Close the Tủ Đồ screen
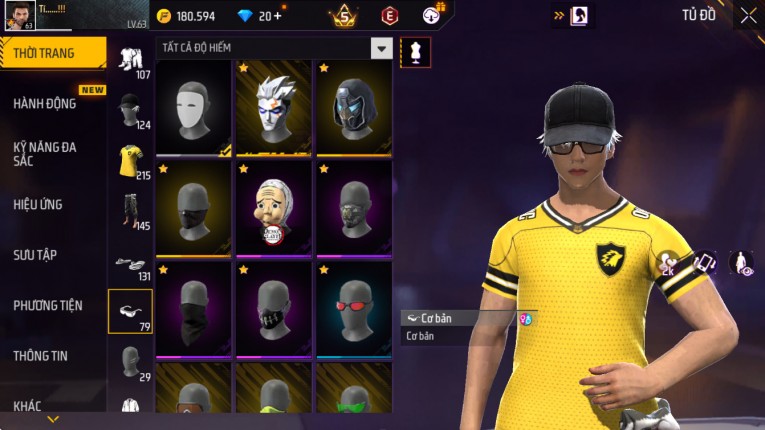The height and width of the screenshot is (430, 765). click(x=748, y=15)
